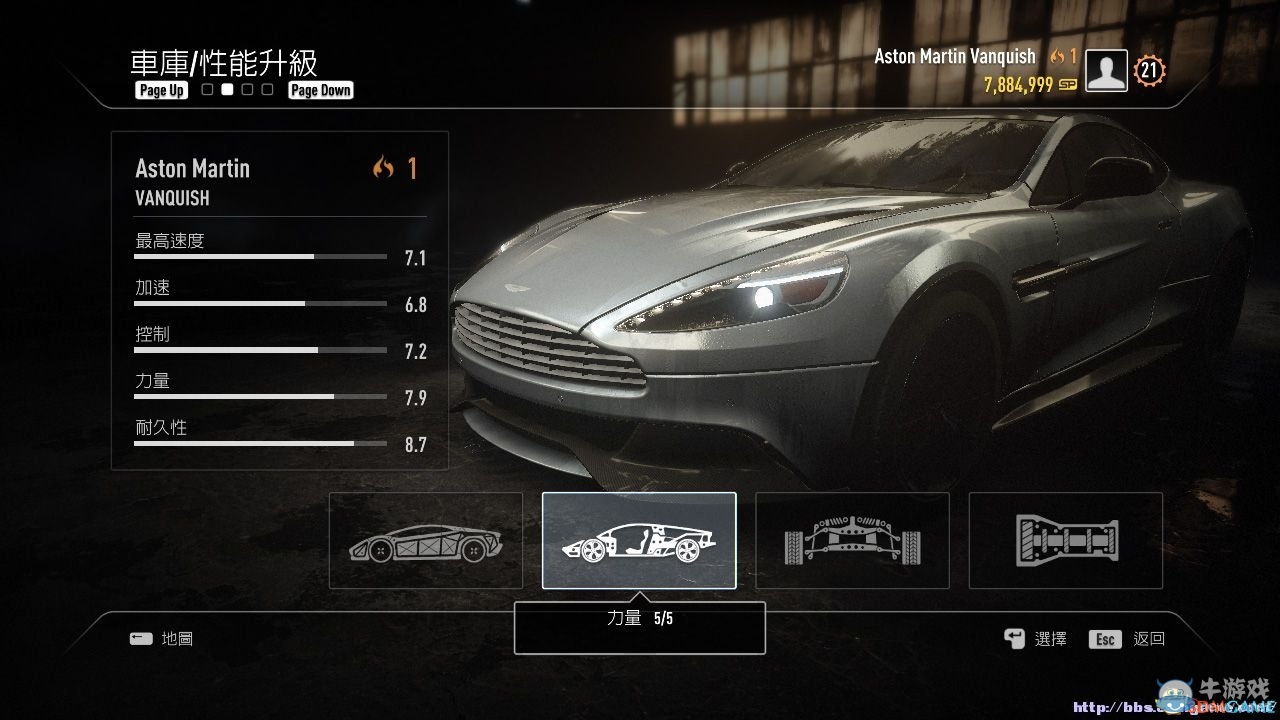The height and width of the screenshot is (720, 1280).
Task: Select the engine power upgrade icon
Action: (639, 540)
